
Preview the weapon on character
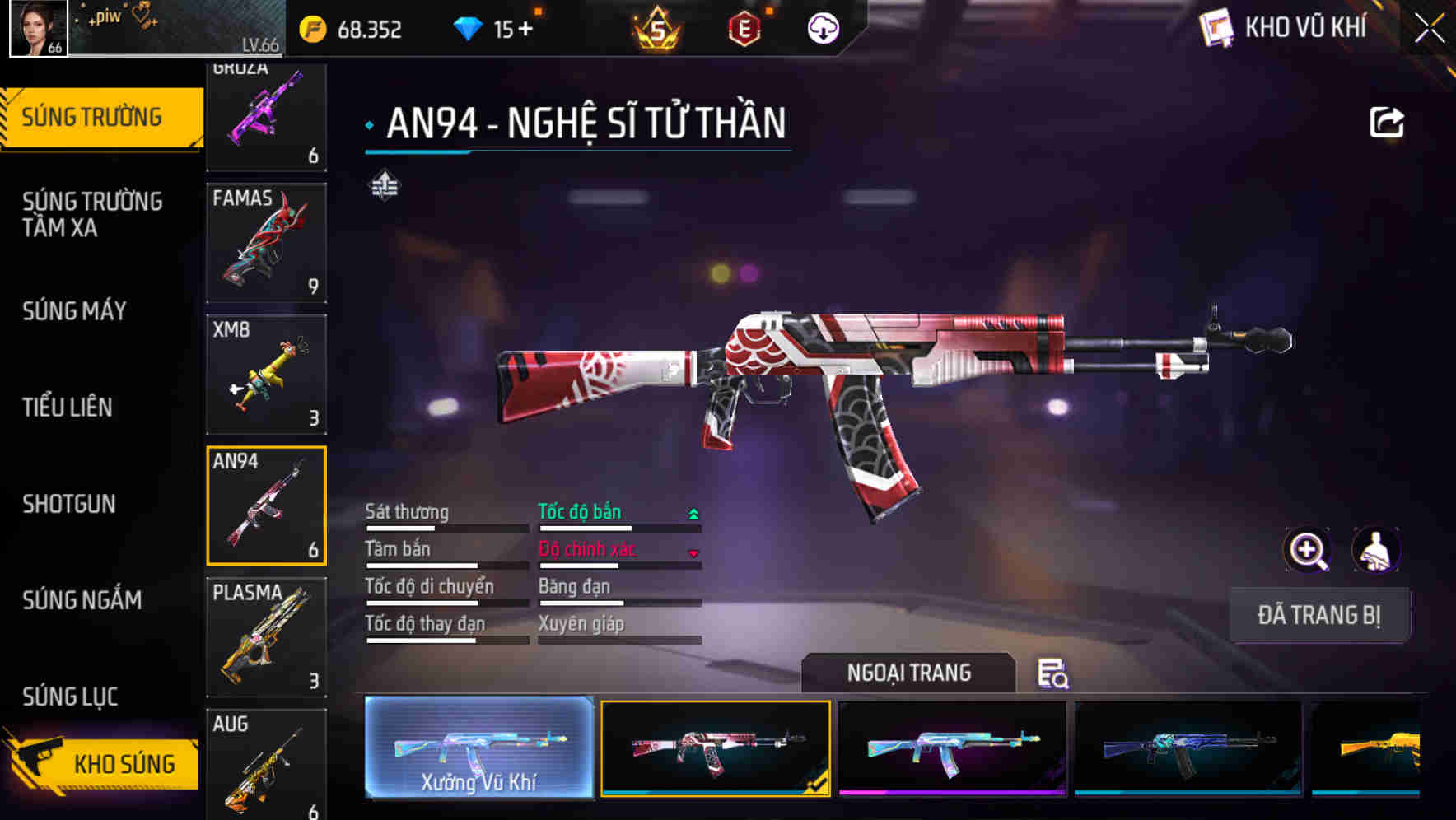coord(1375,550)
